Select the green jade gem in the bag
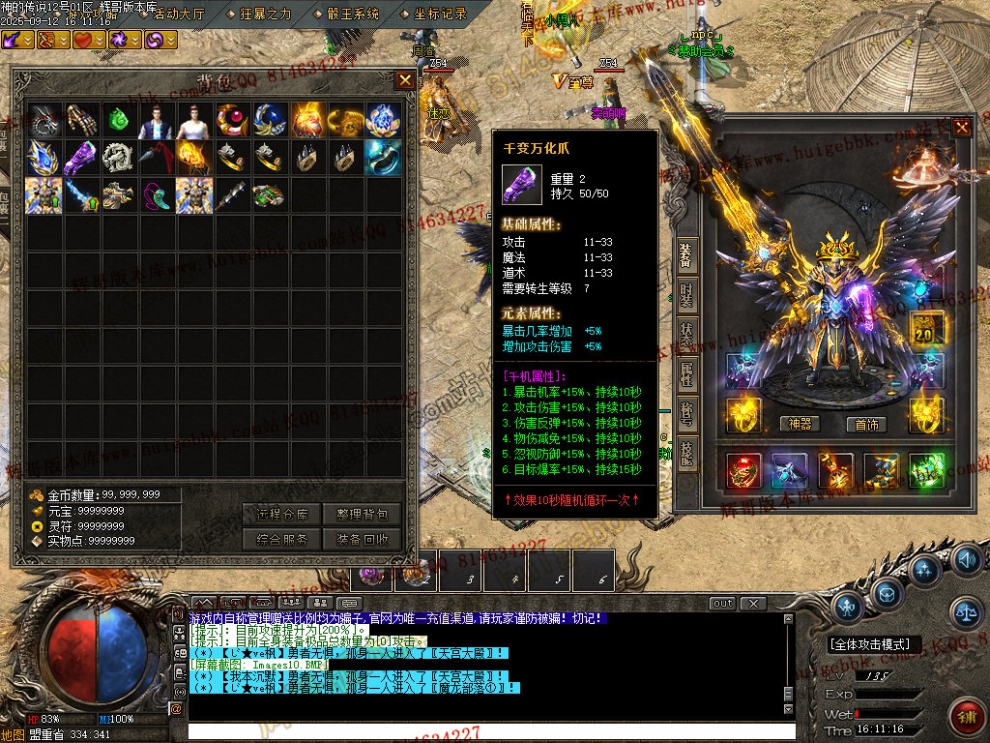Viewport: 990px width, 743px height. [x=120, y=120]
